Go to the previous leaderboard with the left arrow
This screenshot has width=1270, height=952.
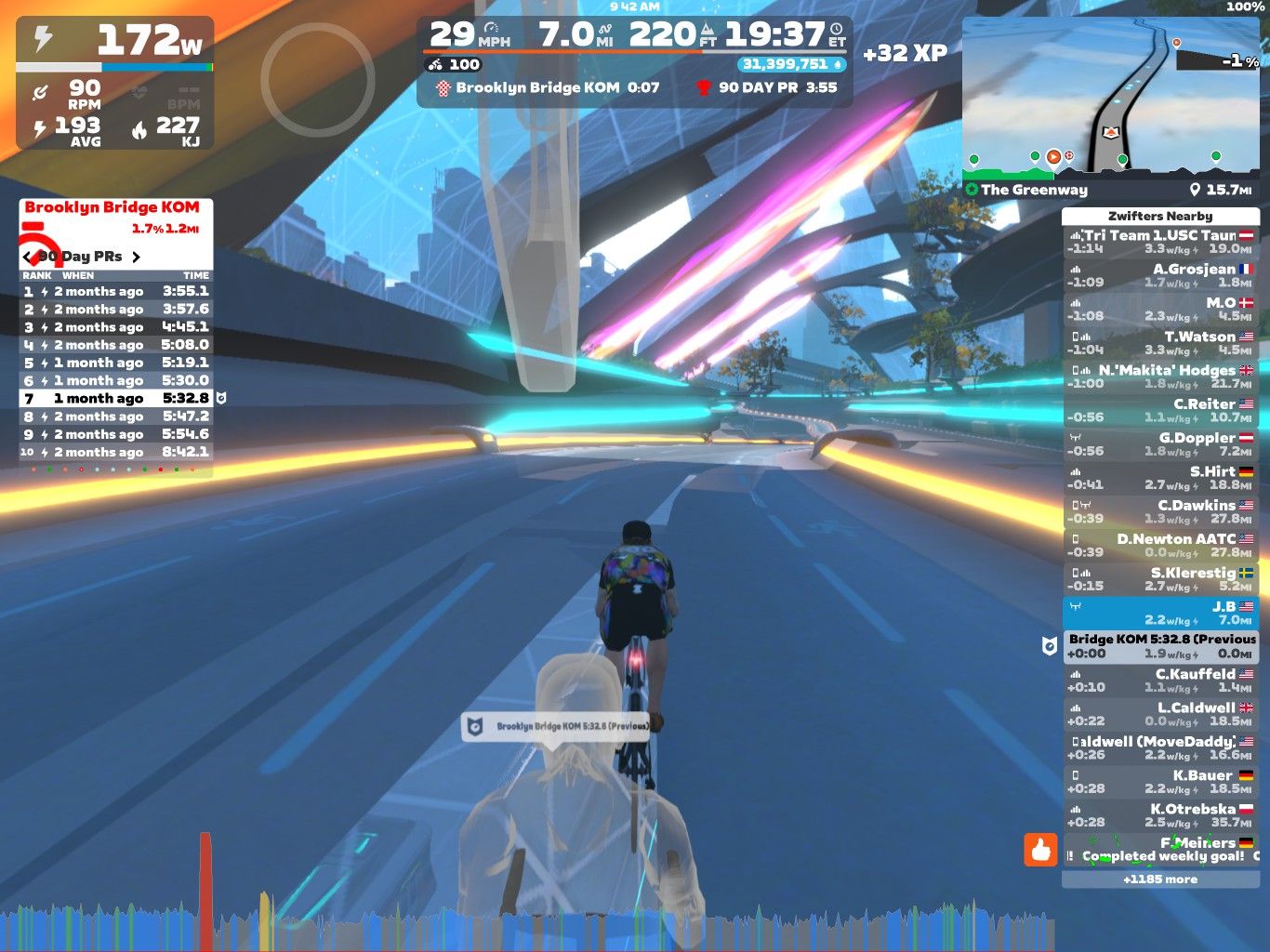pyautogui.click(x=27, y=257)
